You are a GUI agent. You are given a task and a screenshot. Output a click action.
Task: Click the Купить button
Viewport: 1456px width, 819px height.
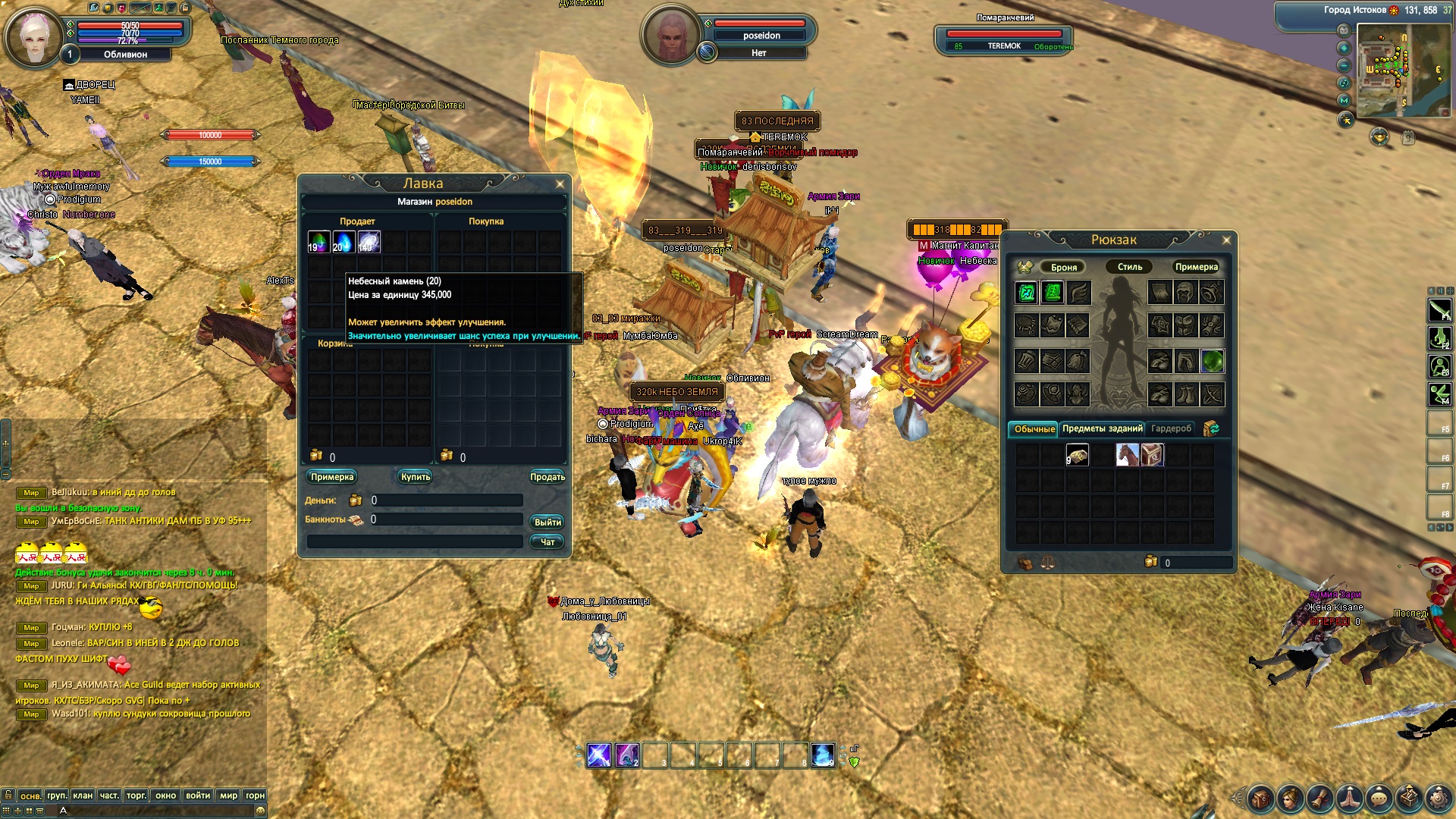coord(416,477)
